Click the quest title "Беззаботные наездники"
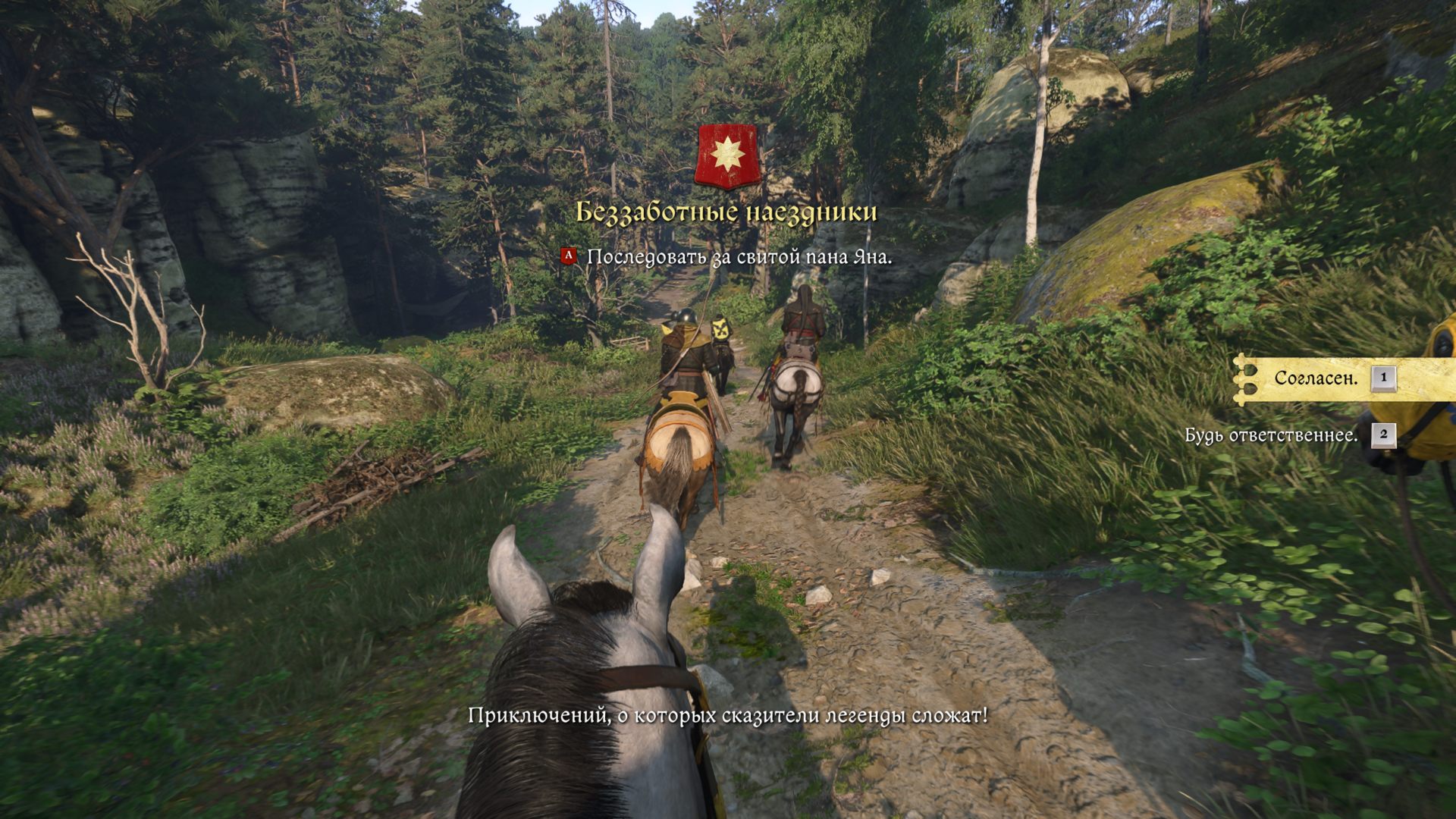1456x819 pixels. [726, 212]
